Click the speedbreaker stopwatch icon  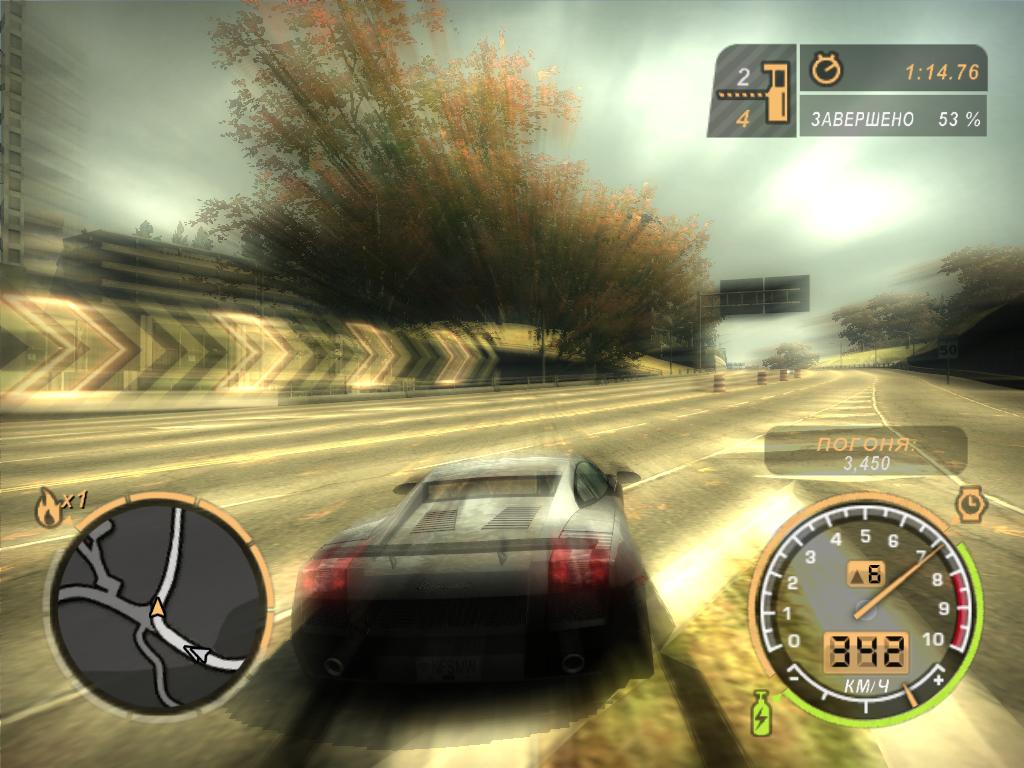pos(969,503)
